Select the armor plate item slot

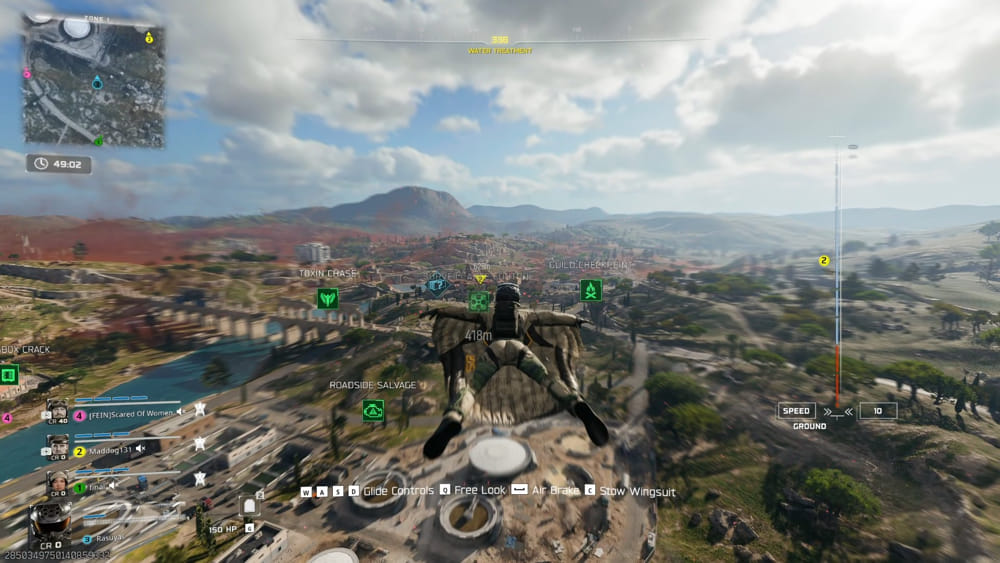coord(249,507)
